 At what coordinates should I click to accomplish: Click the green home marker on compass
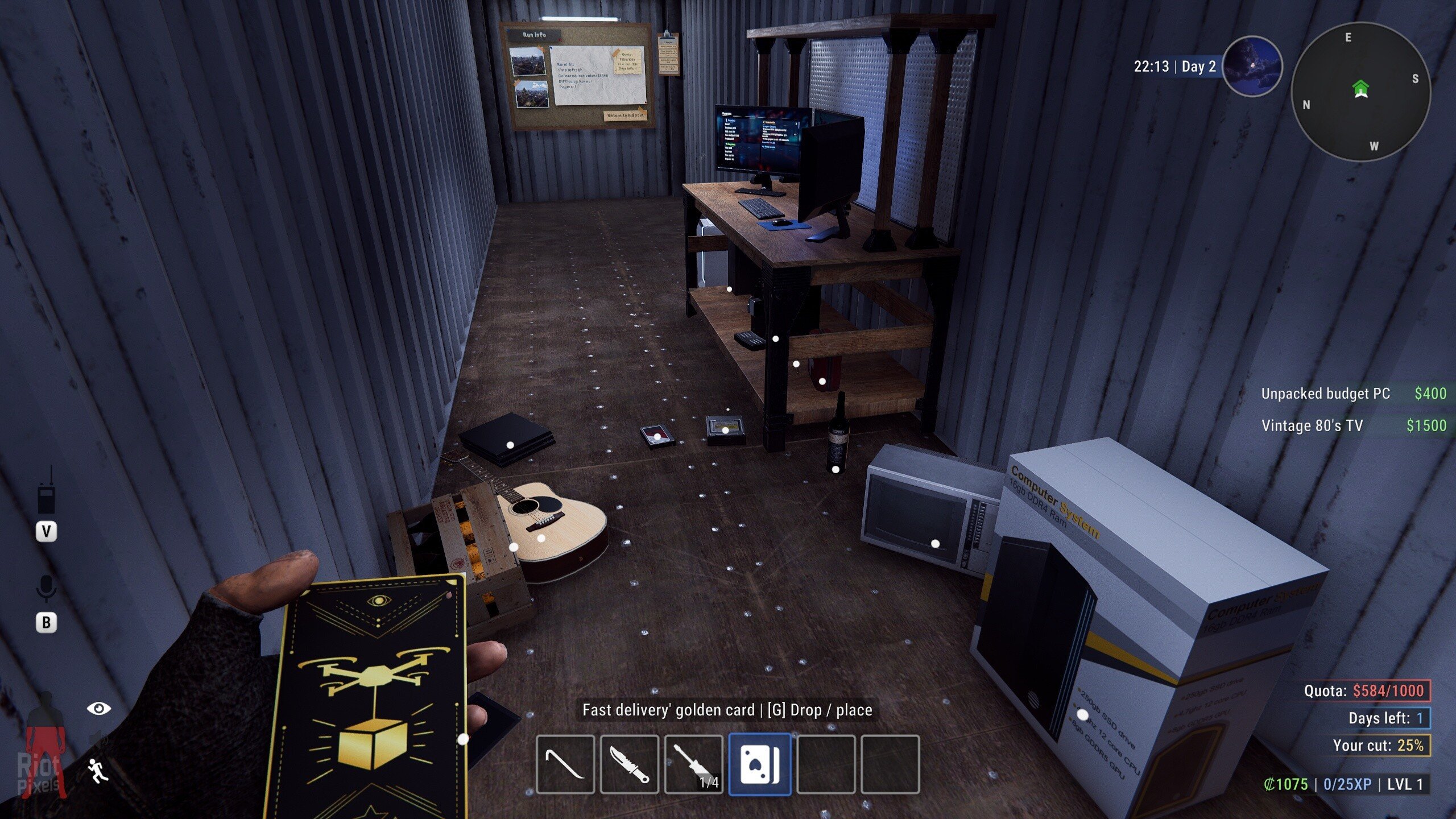1360,88
